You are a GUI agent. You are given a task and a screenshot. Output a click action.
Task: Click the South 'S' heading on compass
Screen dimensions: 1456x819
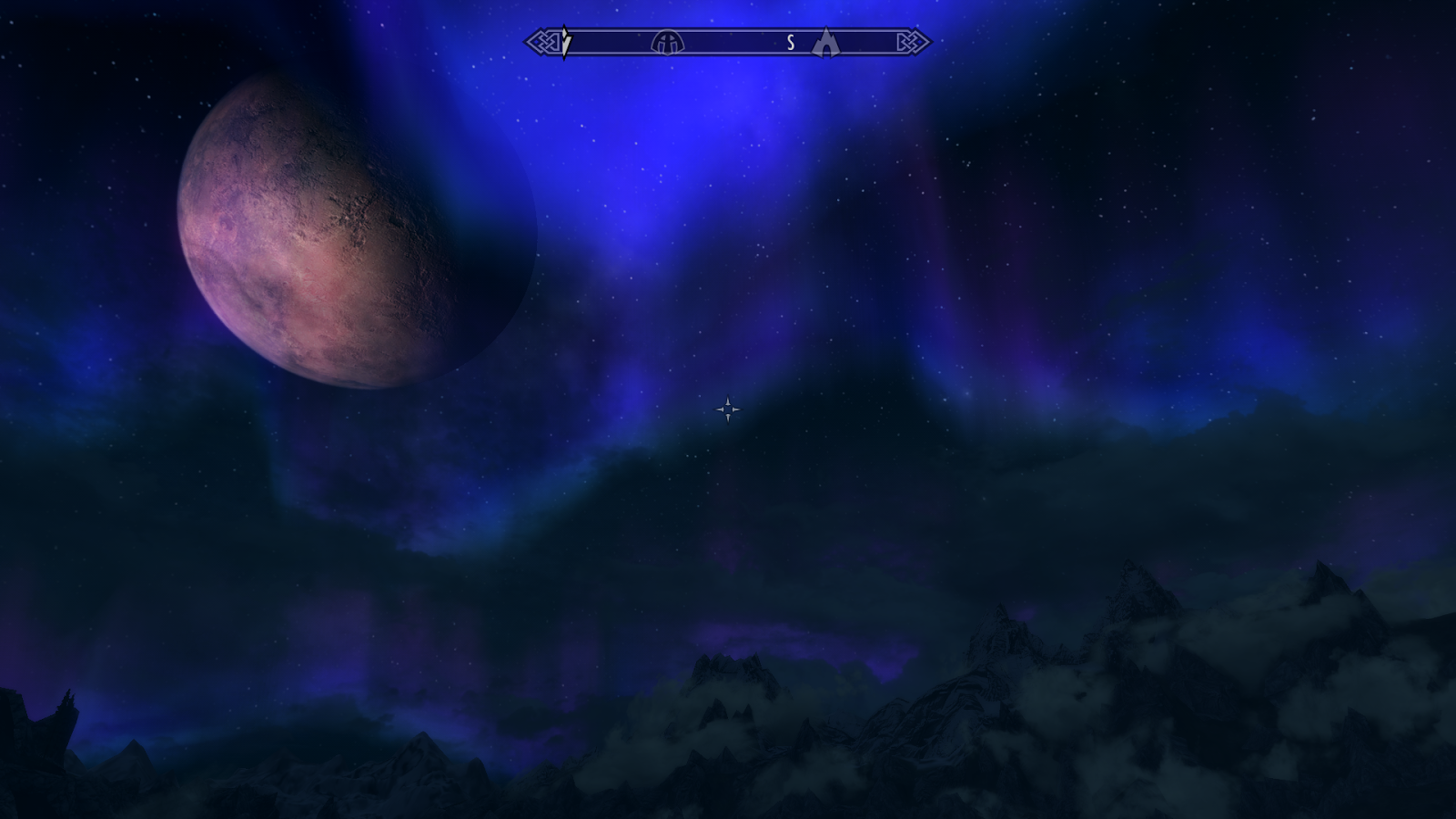tap(791, 43)
